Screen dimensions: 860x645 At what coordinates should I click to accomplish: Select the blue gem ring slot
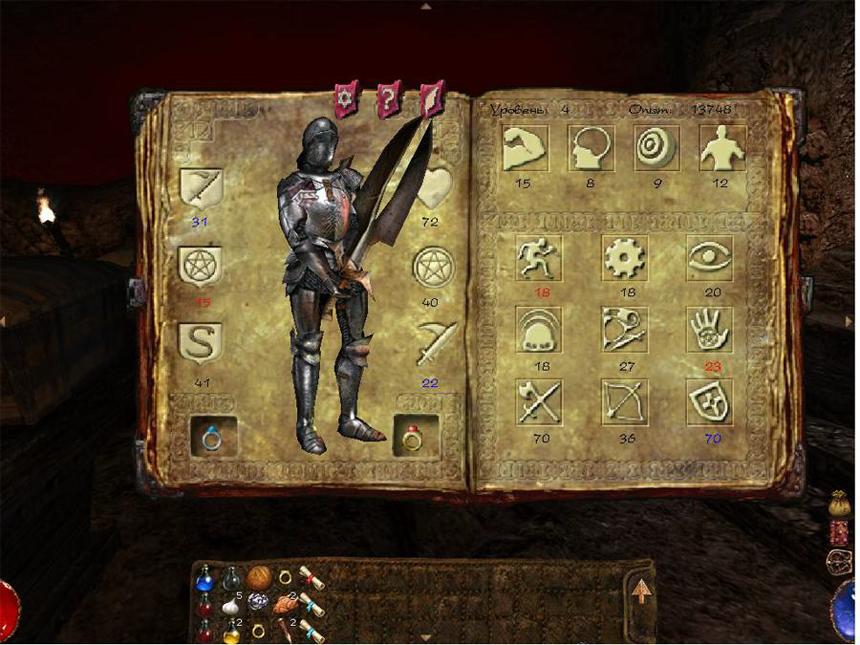click(x=213, y=437)
